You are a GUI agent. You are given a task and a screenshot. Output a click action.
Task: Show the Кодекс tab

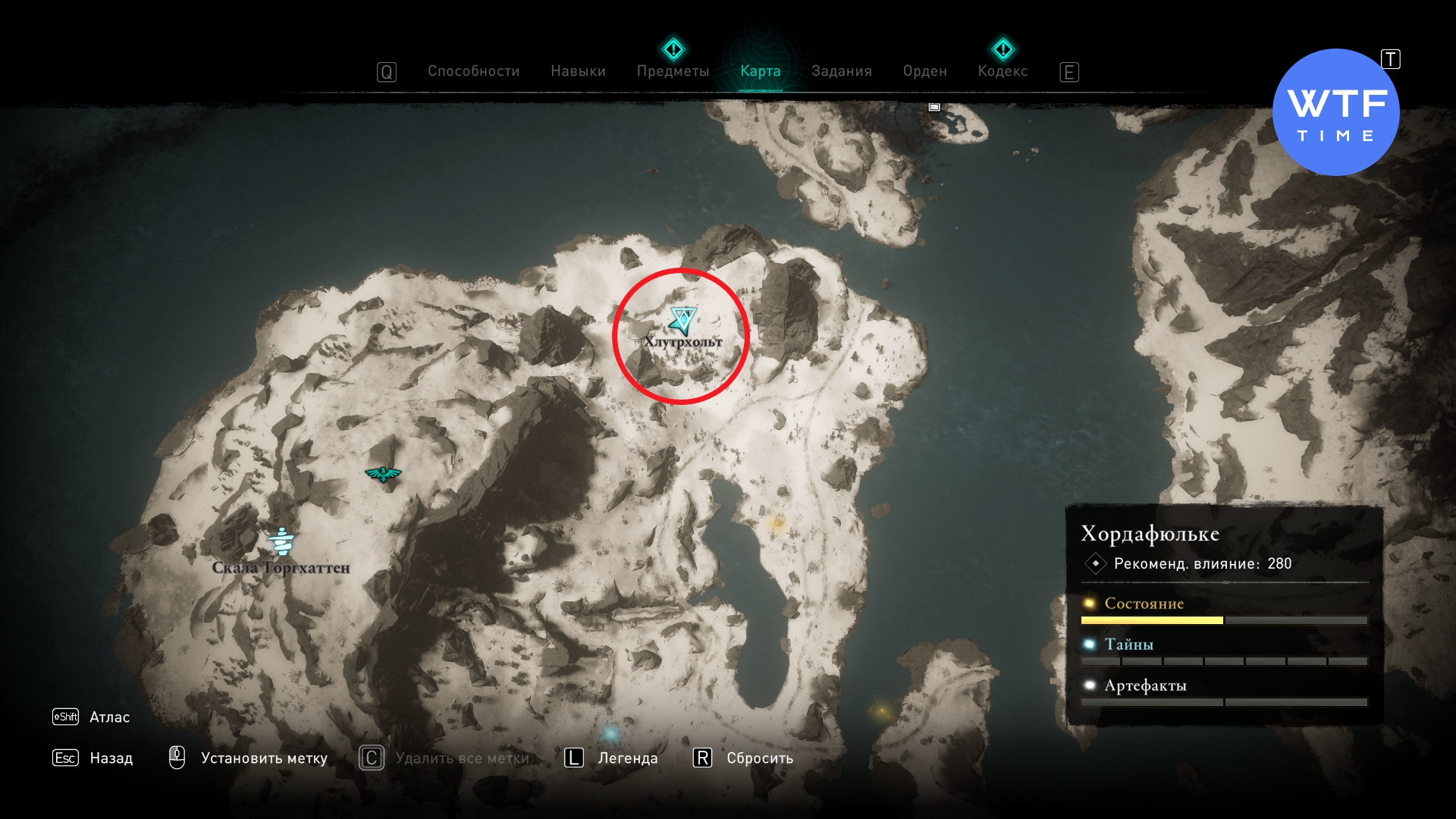pos(1003,71)
